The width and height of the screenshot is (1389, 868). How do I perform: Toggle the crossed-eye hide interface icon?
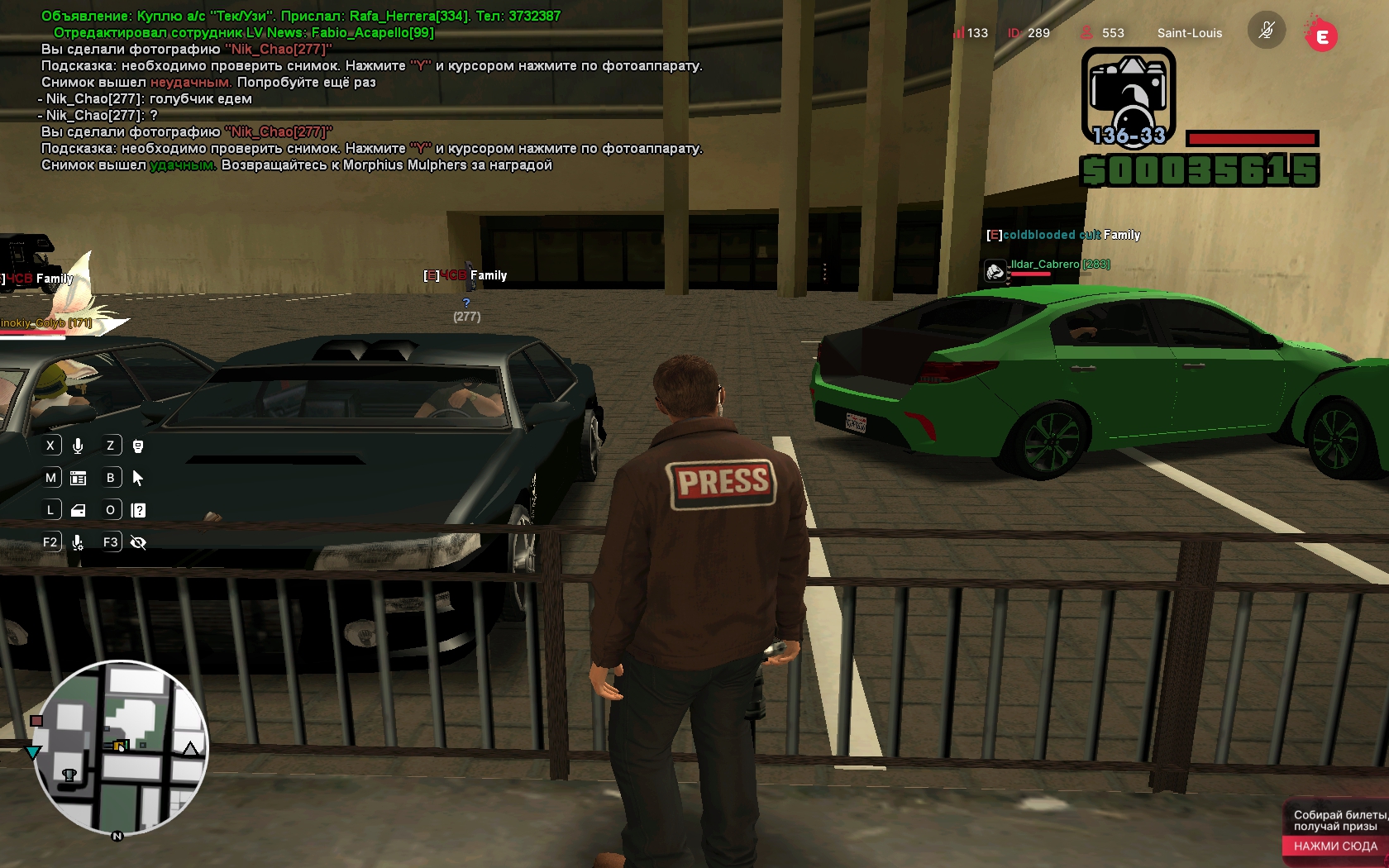coord(138,542)
